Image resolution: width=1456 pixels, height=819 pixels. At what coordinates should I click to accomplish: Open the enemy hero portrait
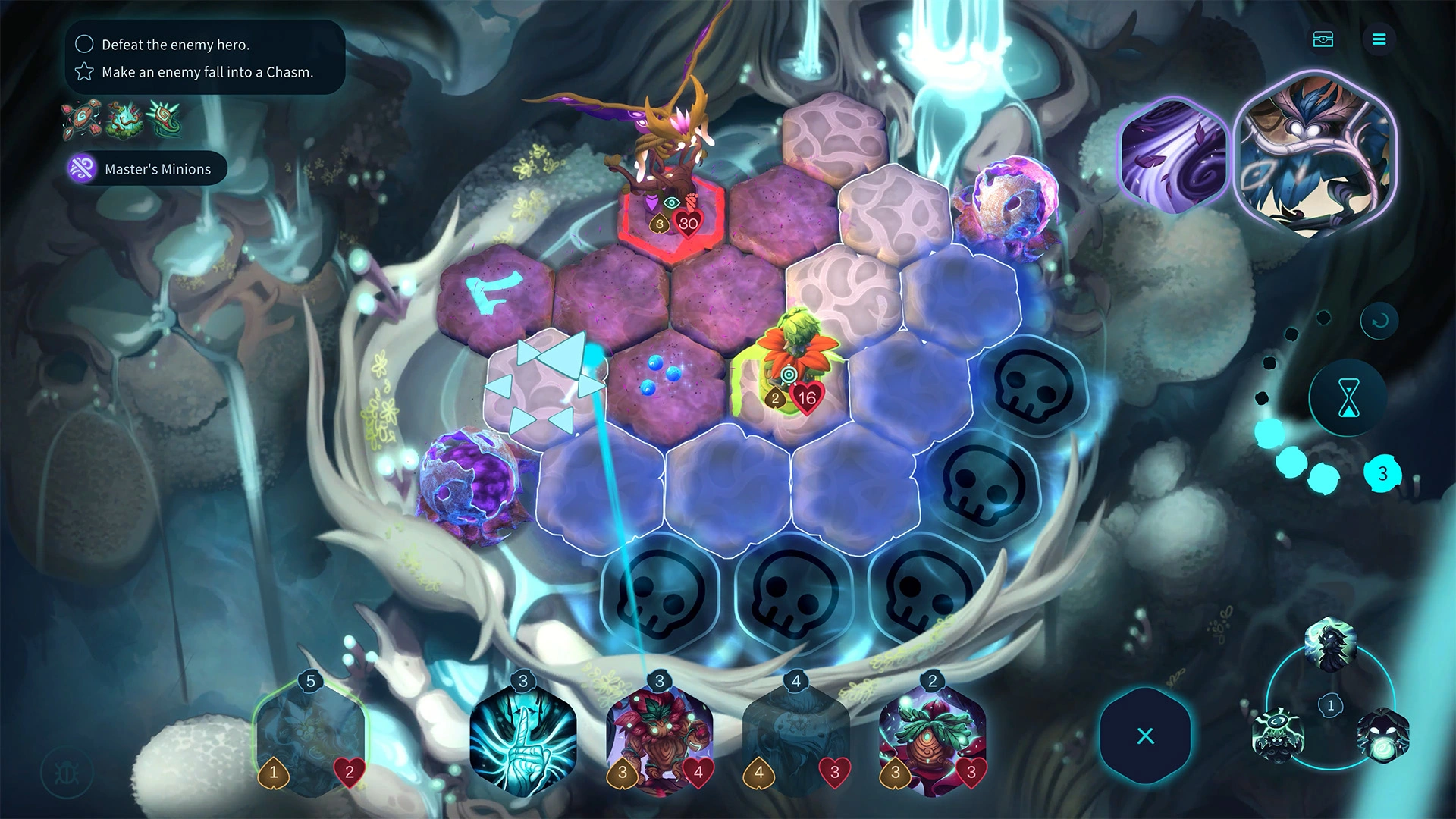click(1316, 155)
